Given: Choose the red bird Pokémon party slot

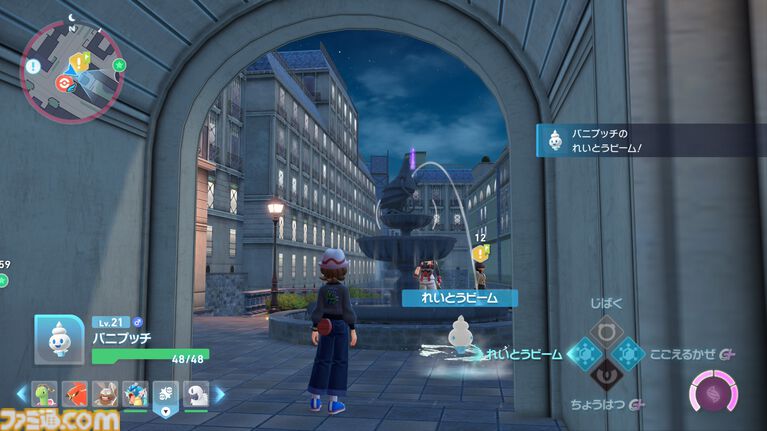Looking at the screenshot, I should [x=75, y=394].
